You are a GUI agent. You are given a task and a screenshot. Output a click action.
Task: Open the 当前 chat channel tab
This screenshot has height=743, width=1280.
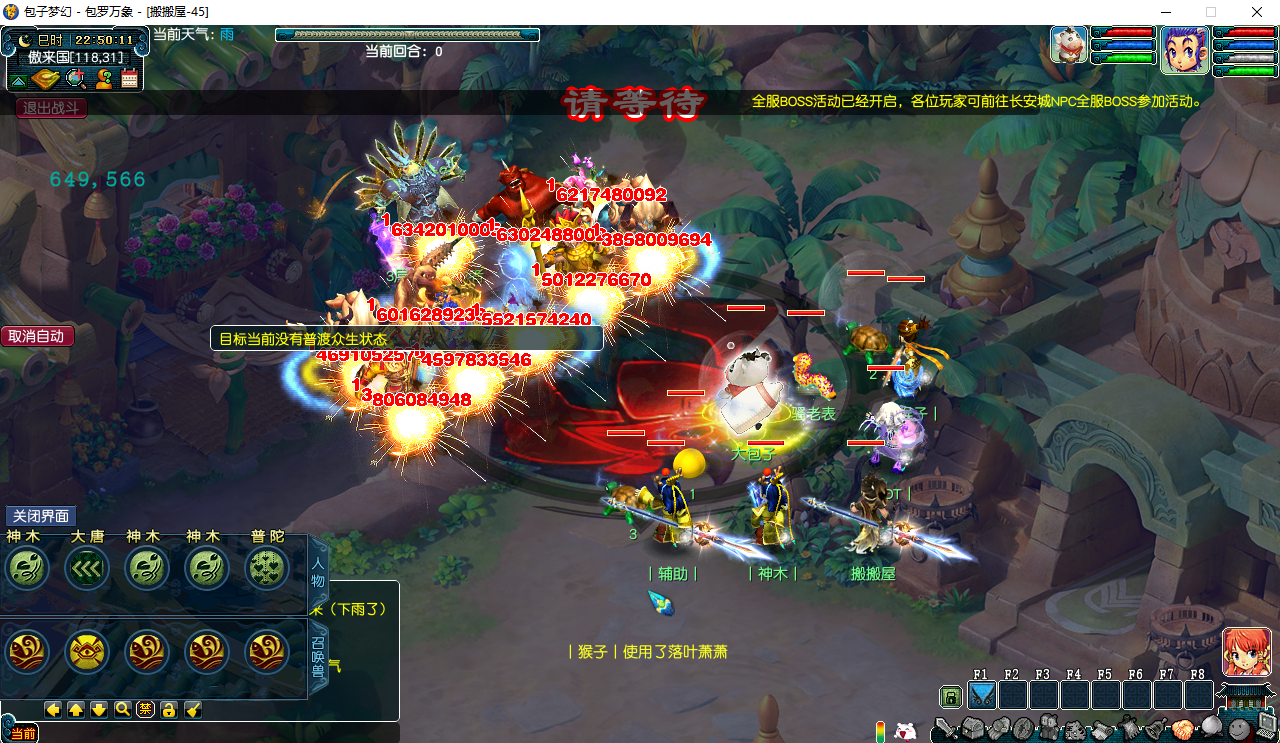pos(23,734)
